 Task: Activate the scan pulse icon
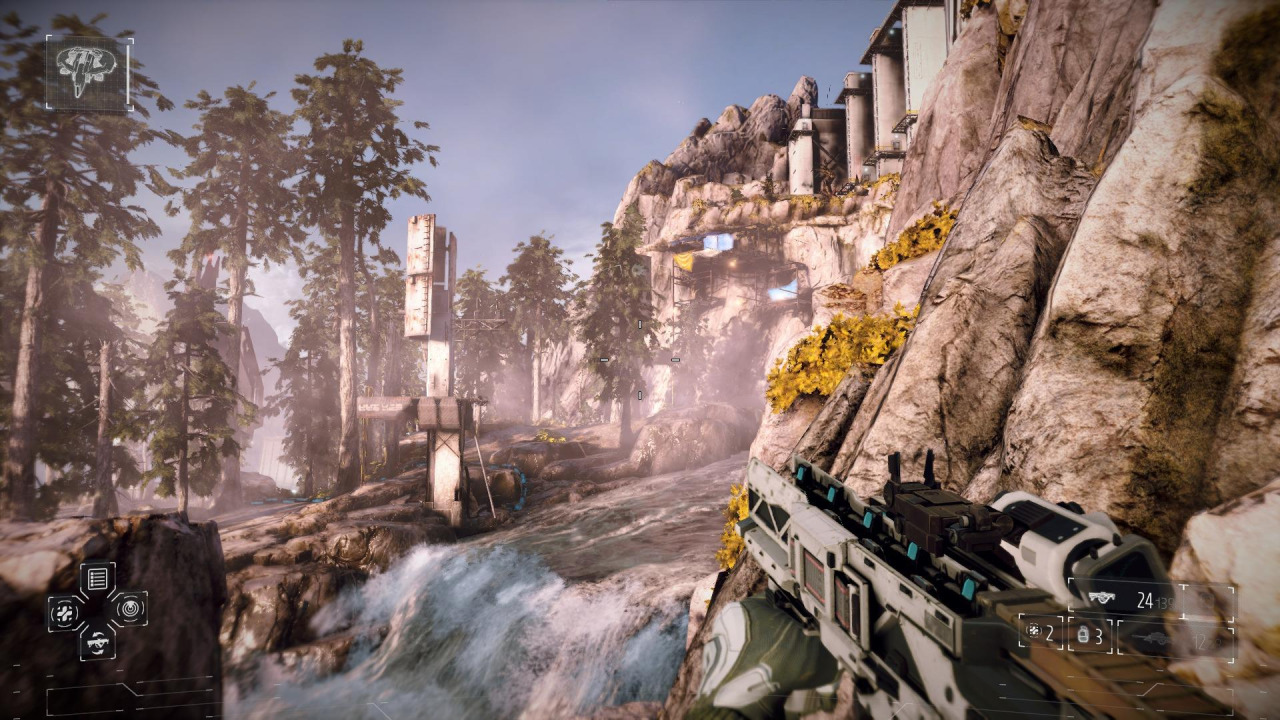[130, 607]
